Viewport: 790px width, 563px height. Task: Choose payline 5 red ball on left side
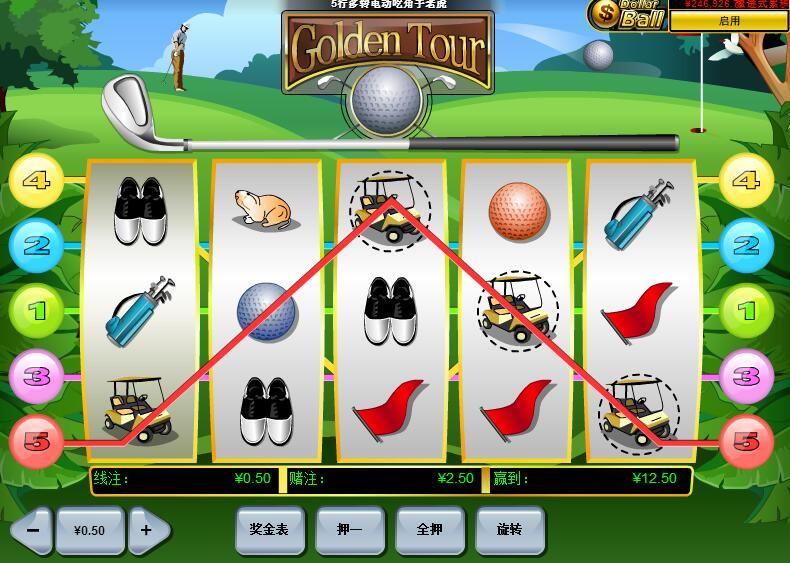click(x=36, y=440)
